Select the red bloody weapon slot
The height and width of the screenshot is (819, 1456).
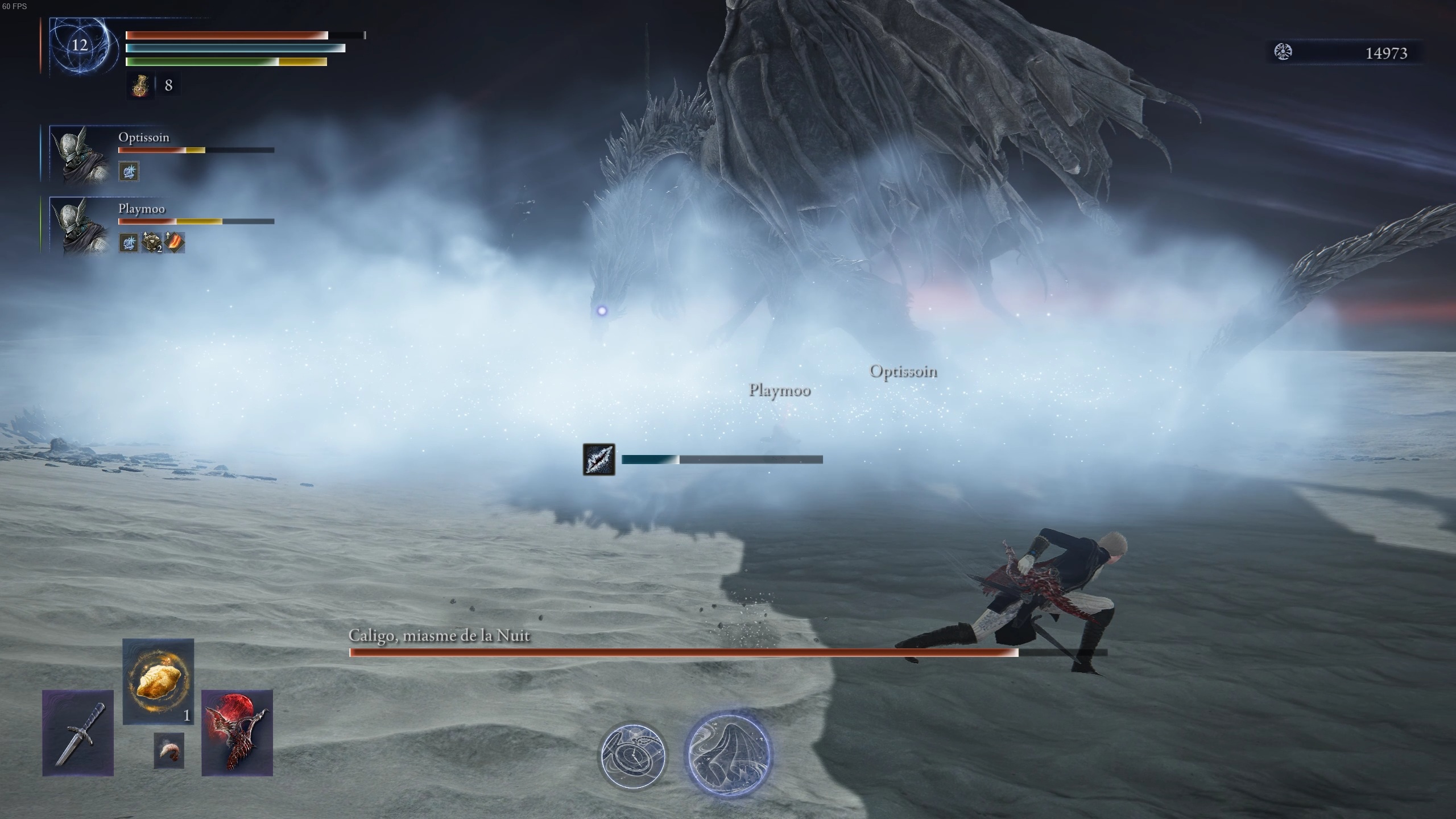tap(237, 733)
